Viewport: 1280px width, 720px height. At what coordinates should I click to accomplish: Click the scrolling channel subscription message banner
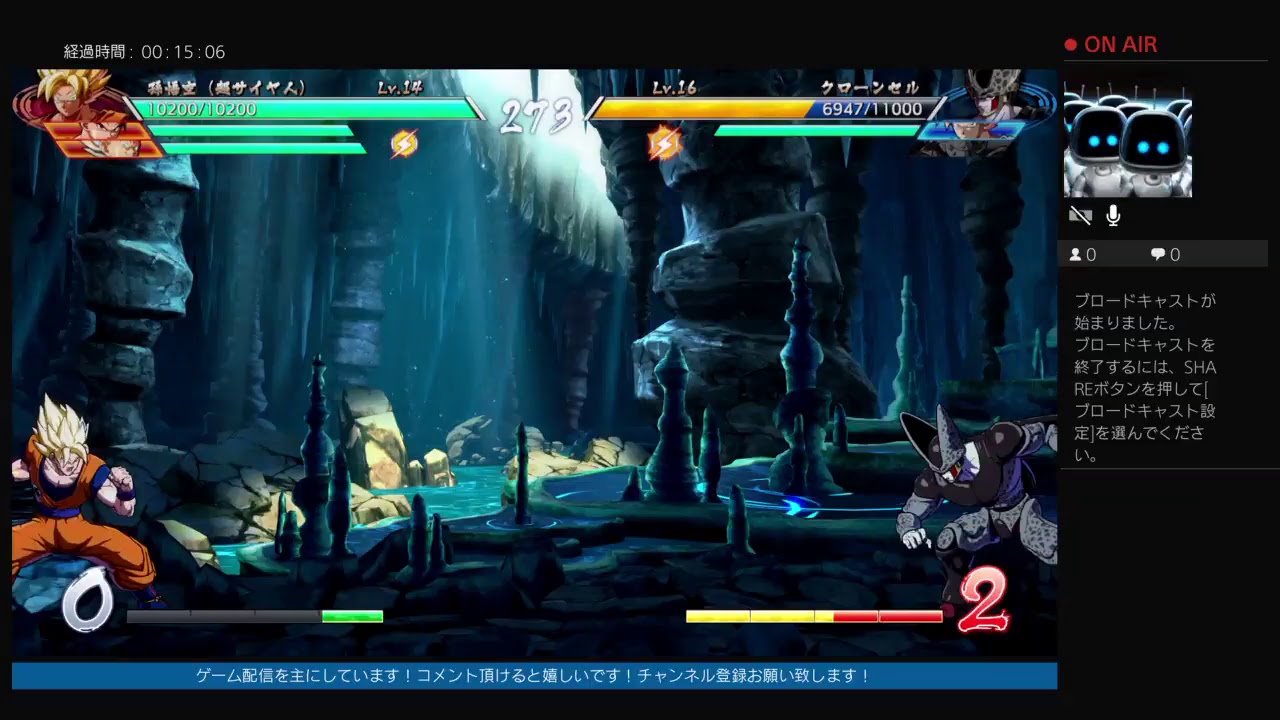[x=530, y=677]
